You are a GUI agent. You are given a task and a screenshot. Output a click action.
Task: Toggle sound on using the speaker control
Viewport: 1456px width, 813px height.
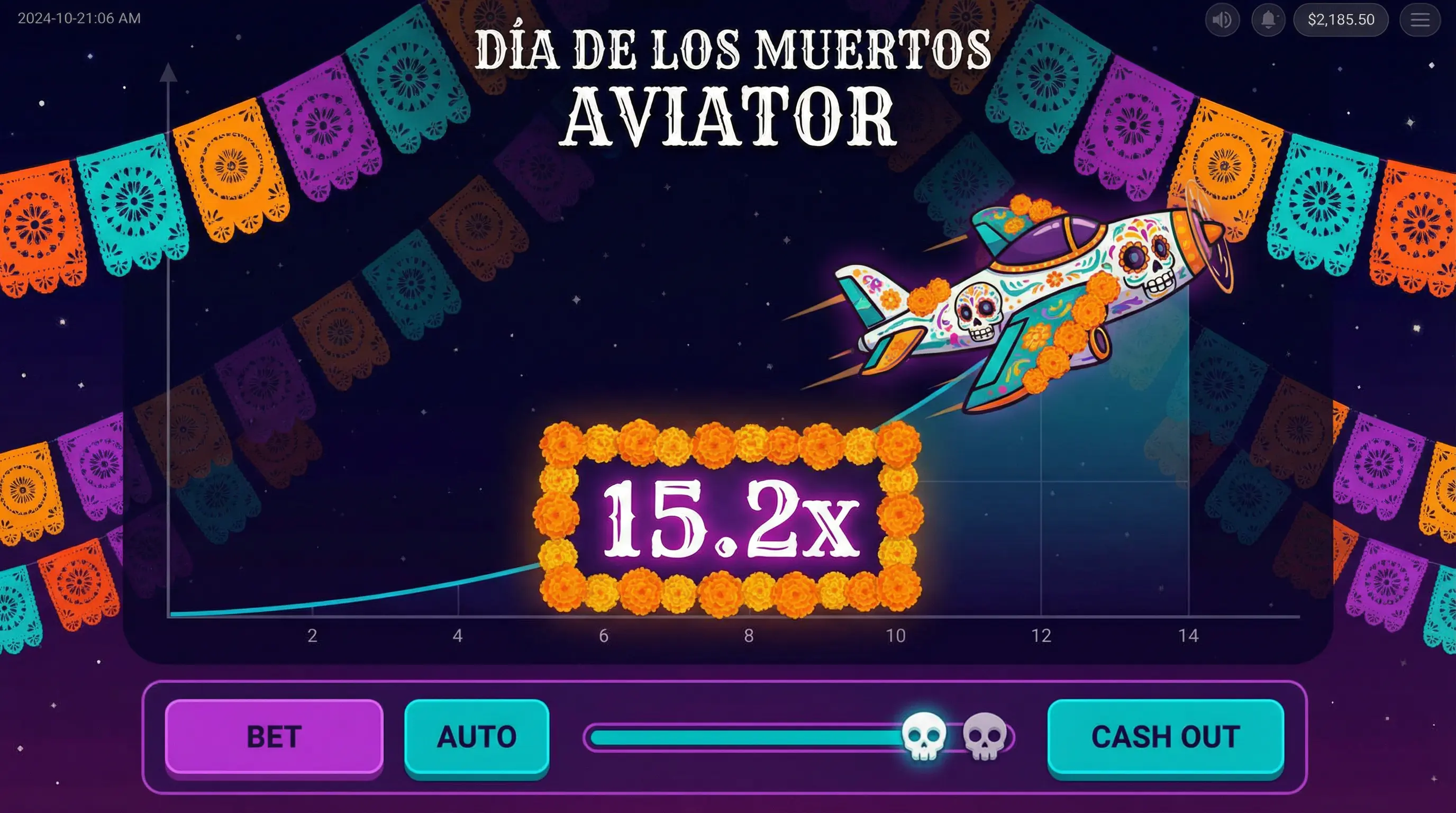tap(1222, 20)
